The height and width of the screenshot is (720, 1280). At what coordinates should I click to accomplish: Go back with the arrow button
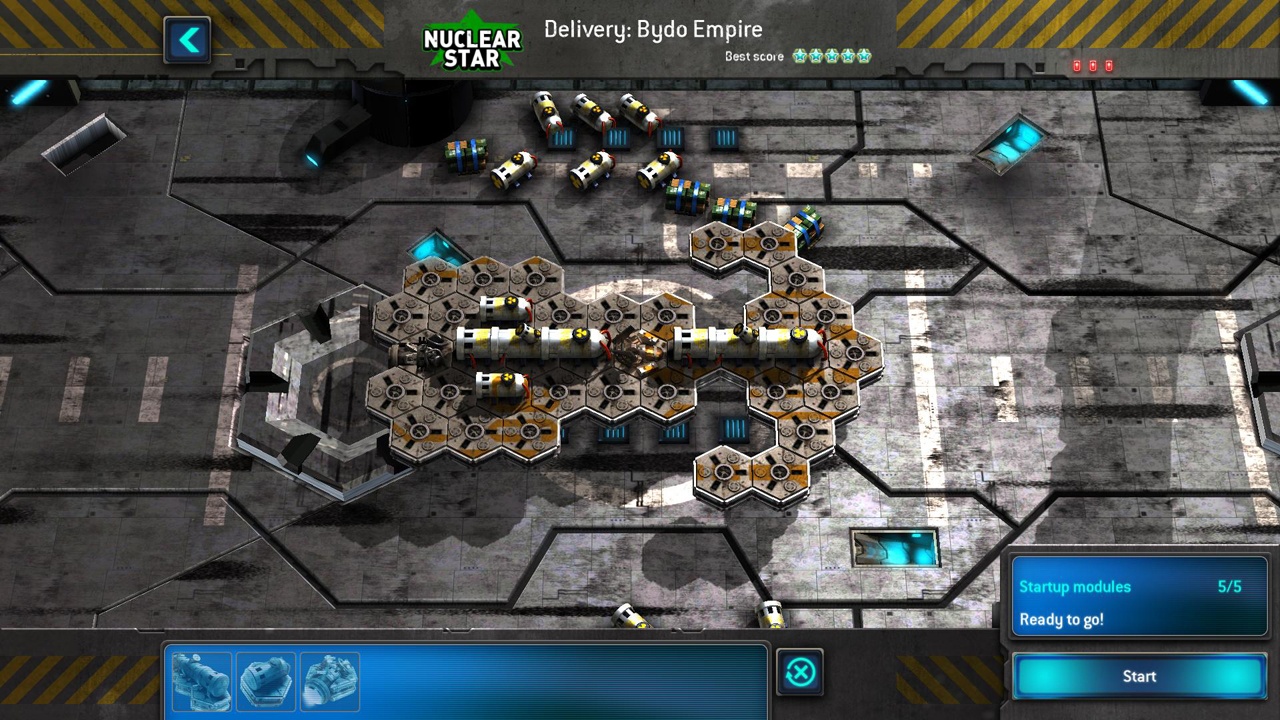pyautogui.click(x=188, y=41)
